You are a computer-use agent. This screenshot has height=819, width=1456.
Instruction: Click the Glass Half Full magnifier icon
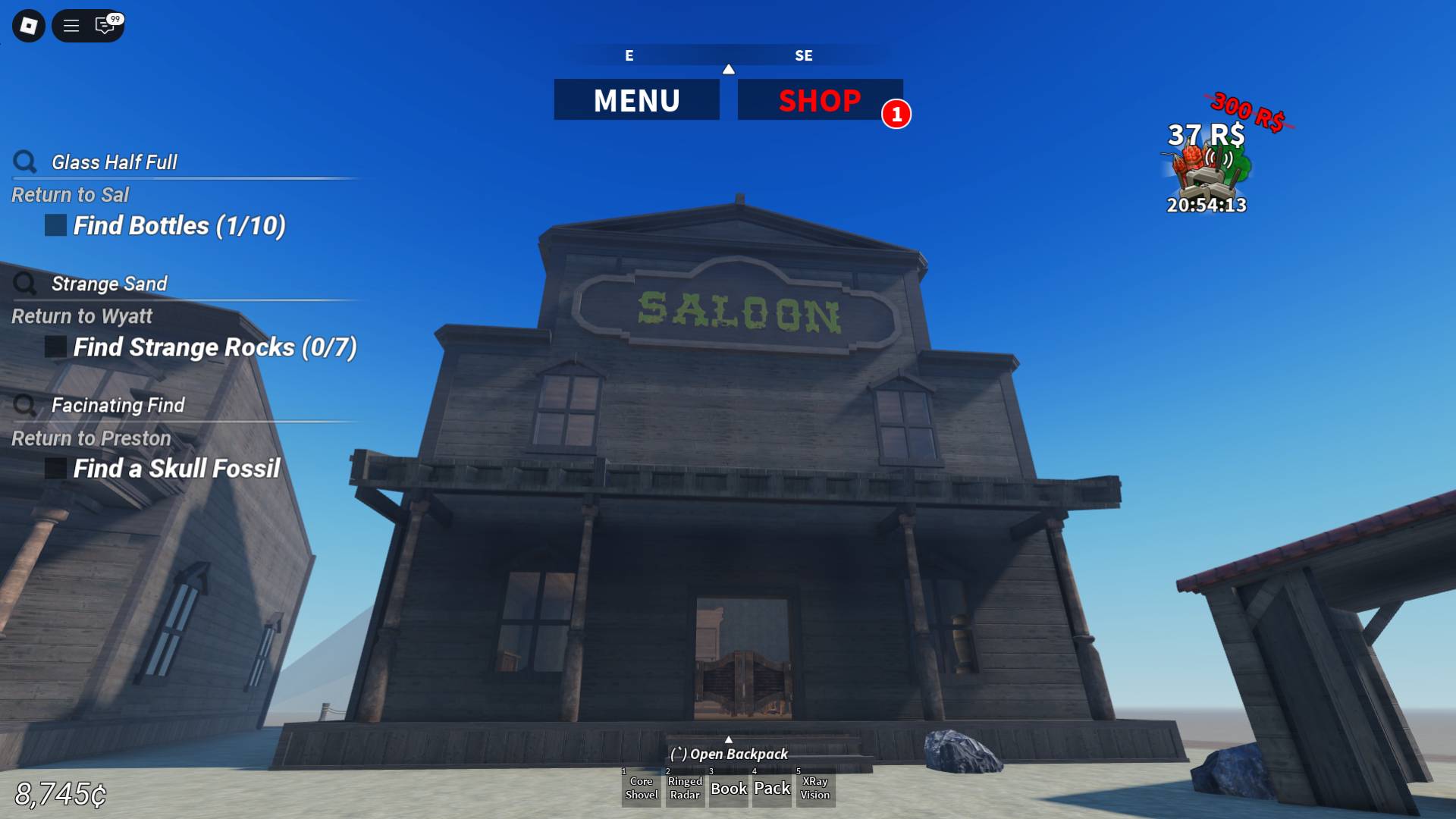(27, 162)
